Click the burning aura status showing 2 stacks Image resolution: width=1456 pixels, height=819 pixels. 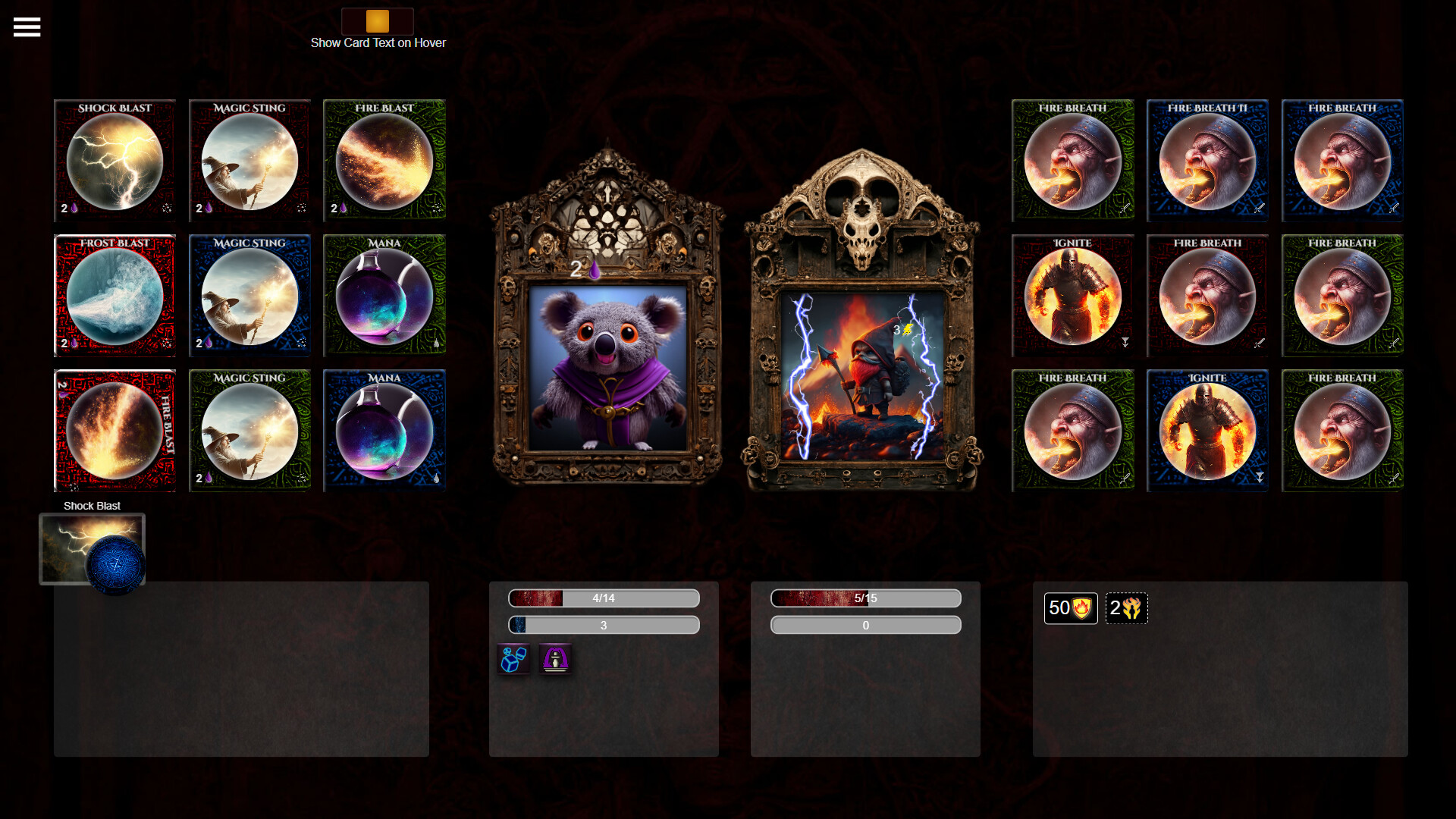1126,607
